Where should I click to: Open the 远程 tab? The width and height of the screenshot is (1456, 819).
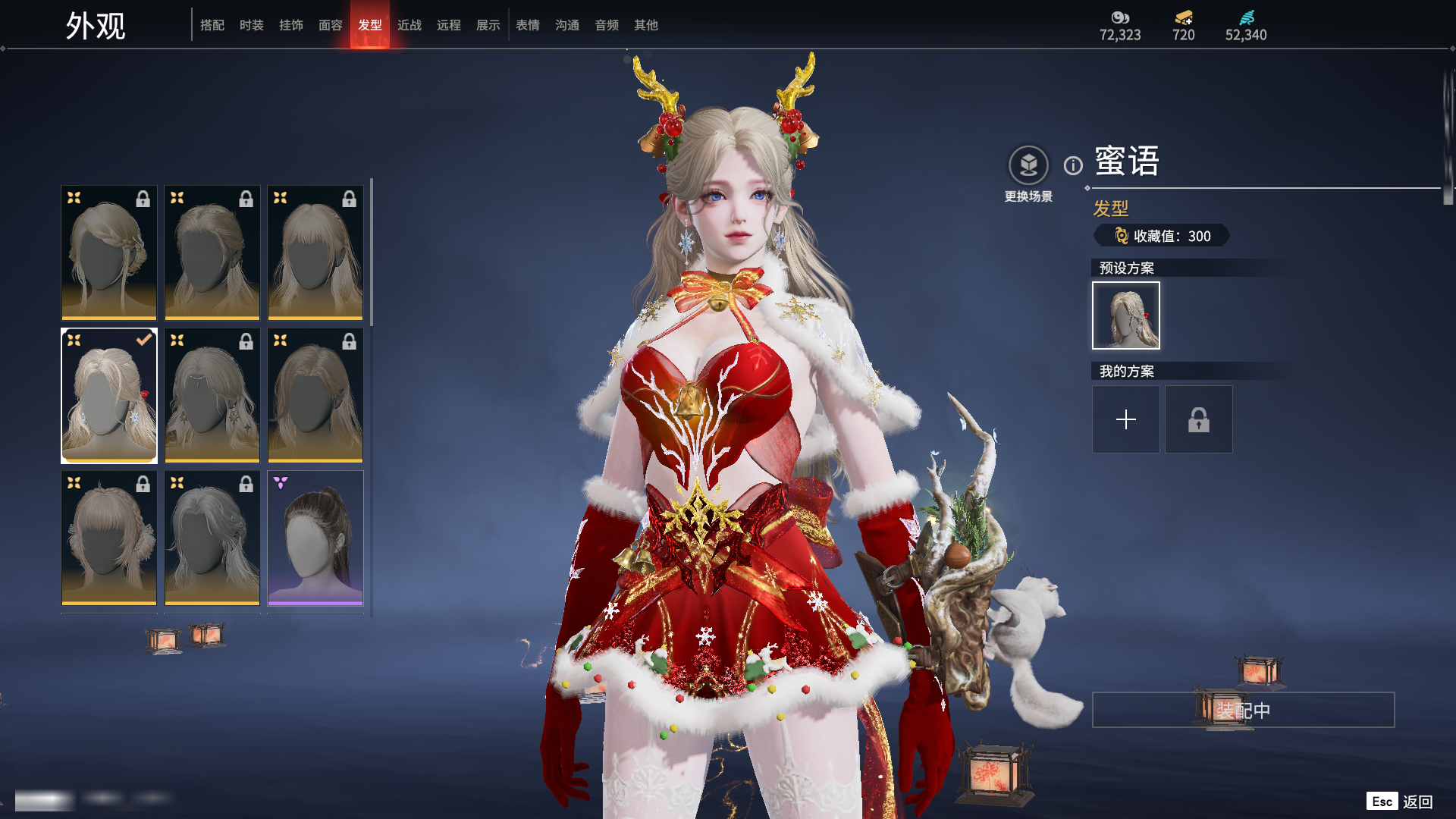449,25
